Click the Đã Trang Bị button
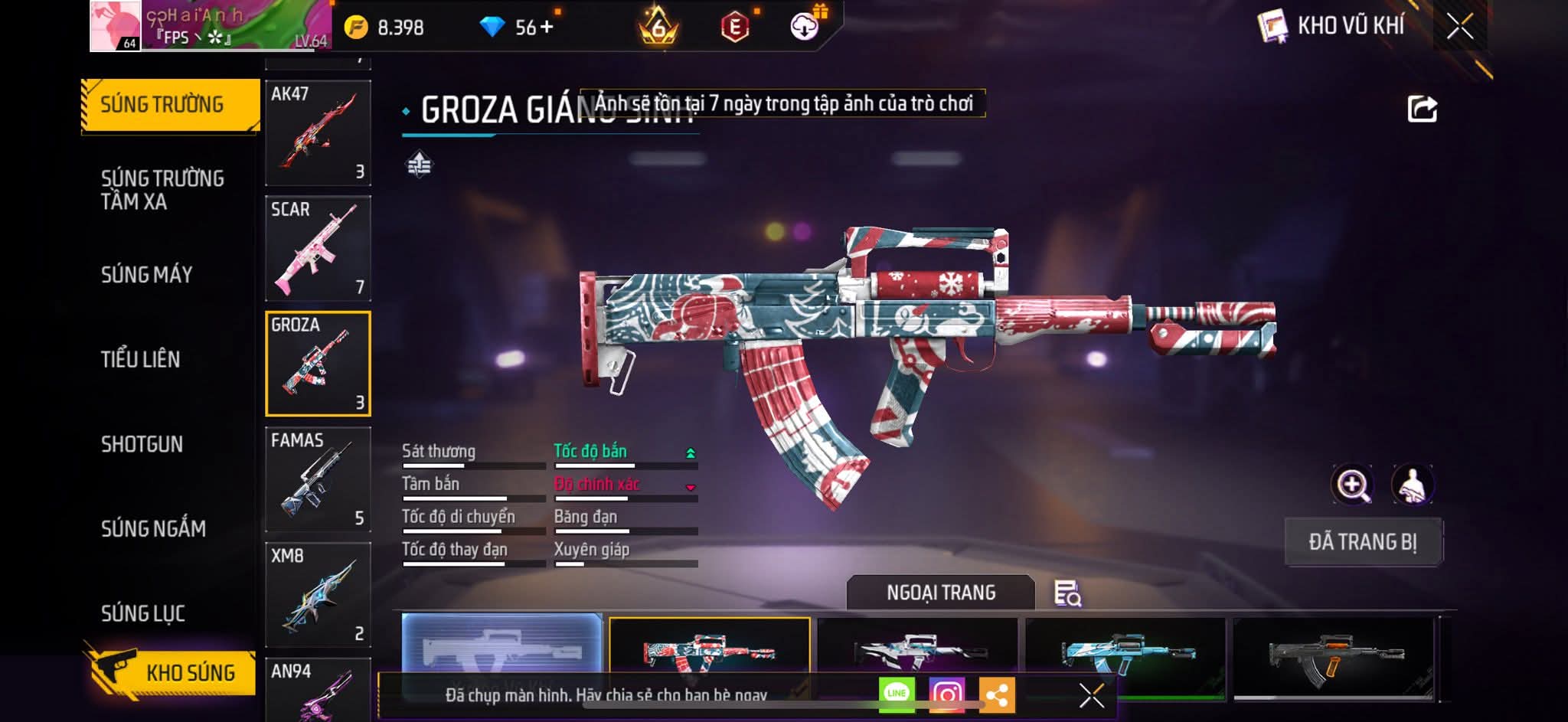Viewport: 1568px width, 722px height. pos(1363,542)
